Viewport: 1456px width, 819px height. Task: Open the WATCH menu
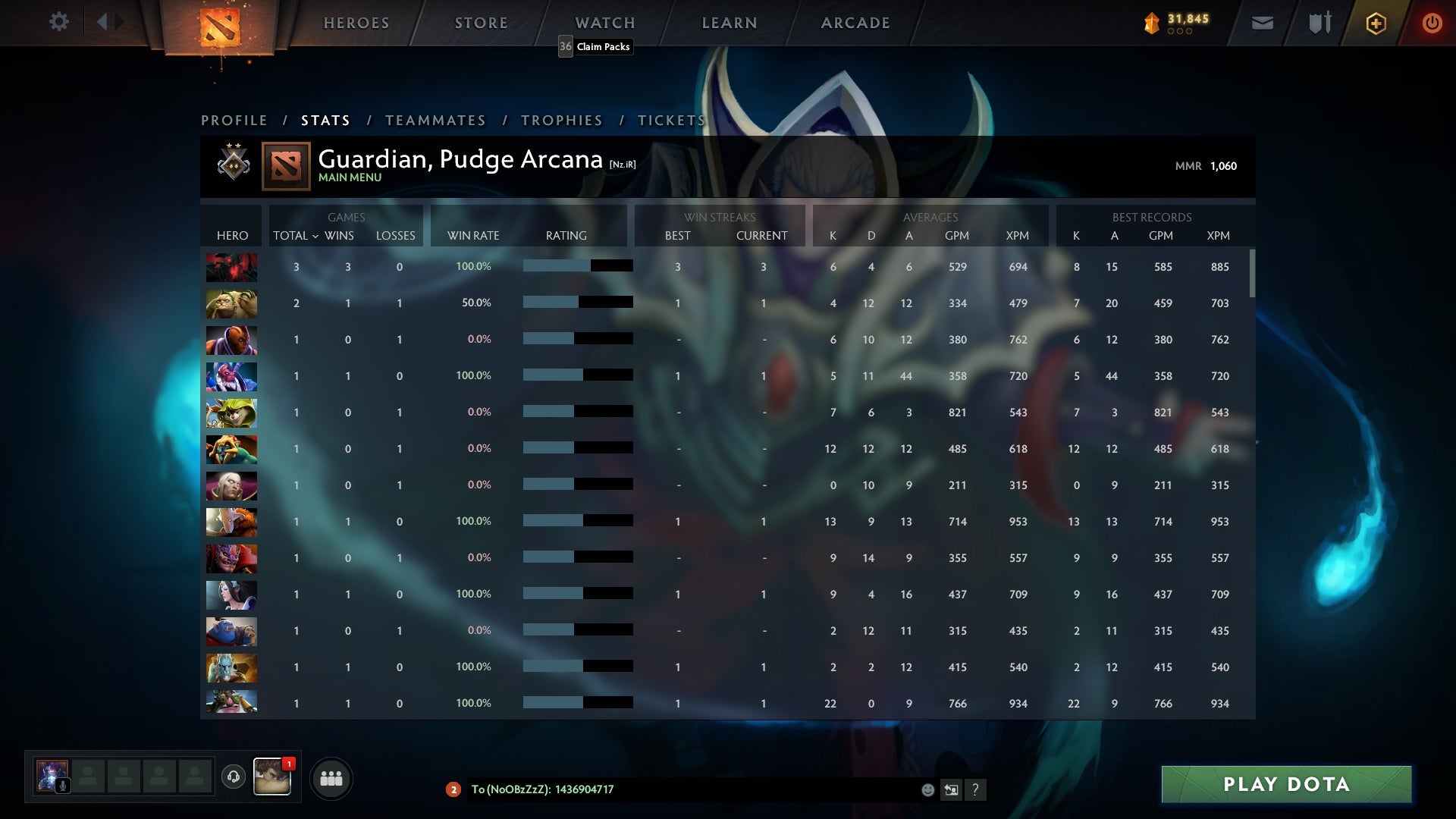pyautogui.click(x=604, y=23)
